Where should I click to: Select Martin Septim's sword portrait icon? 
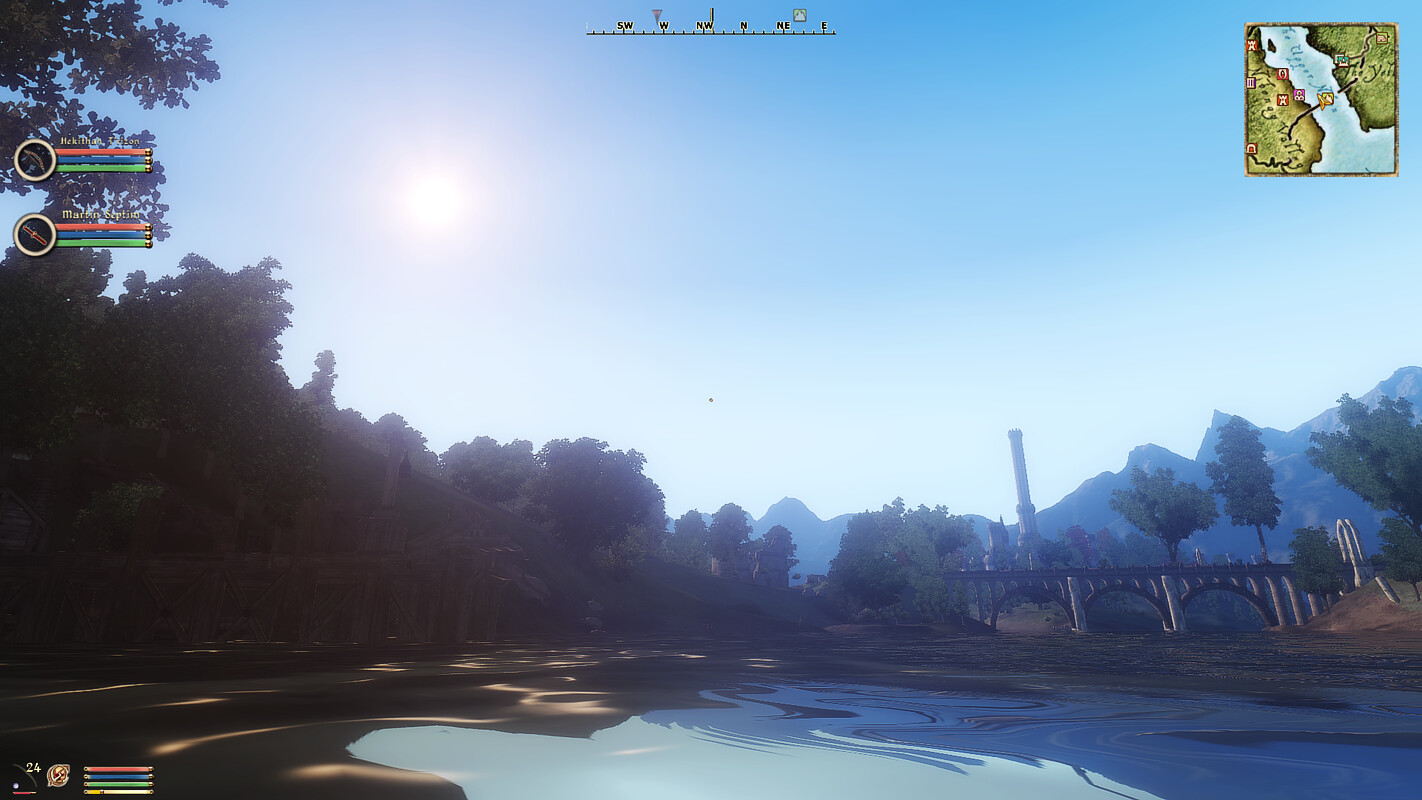pos(35,235)
